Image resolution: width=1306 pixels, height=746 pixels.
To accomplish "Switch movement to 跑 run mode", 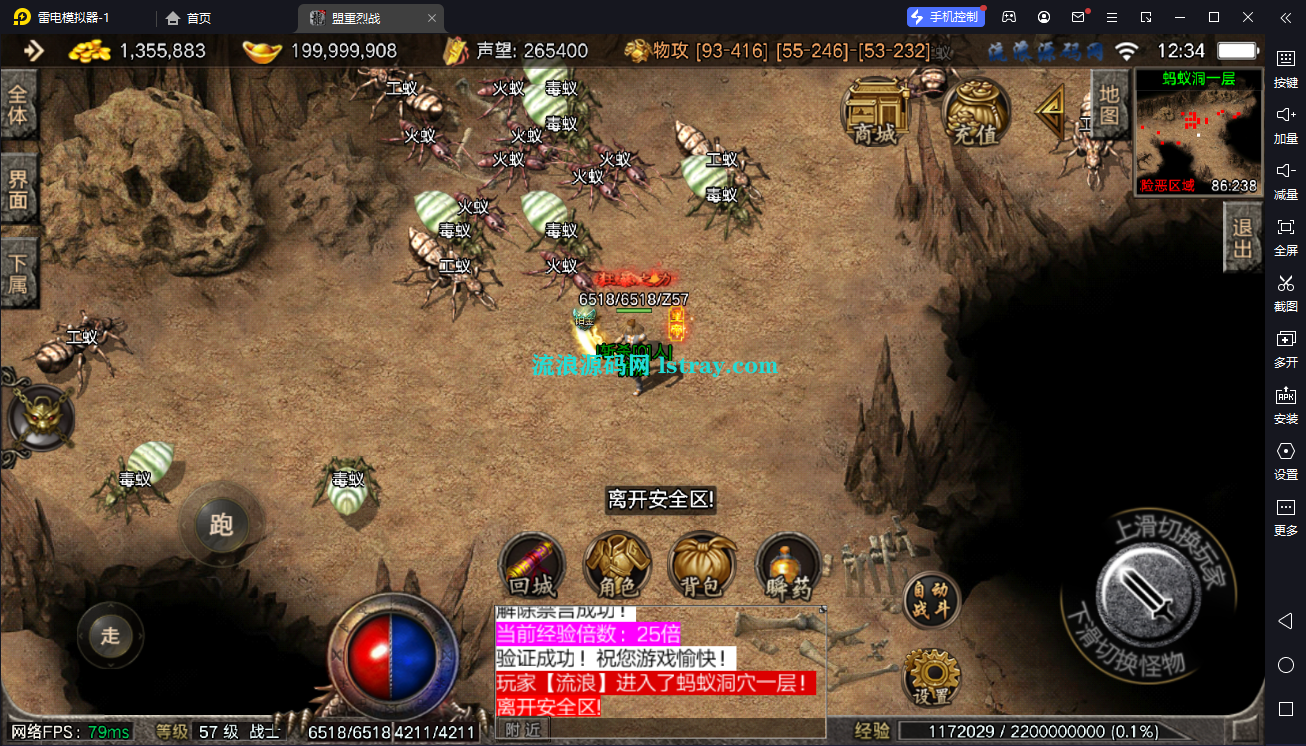I will point(221,524).
